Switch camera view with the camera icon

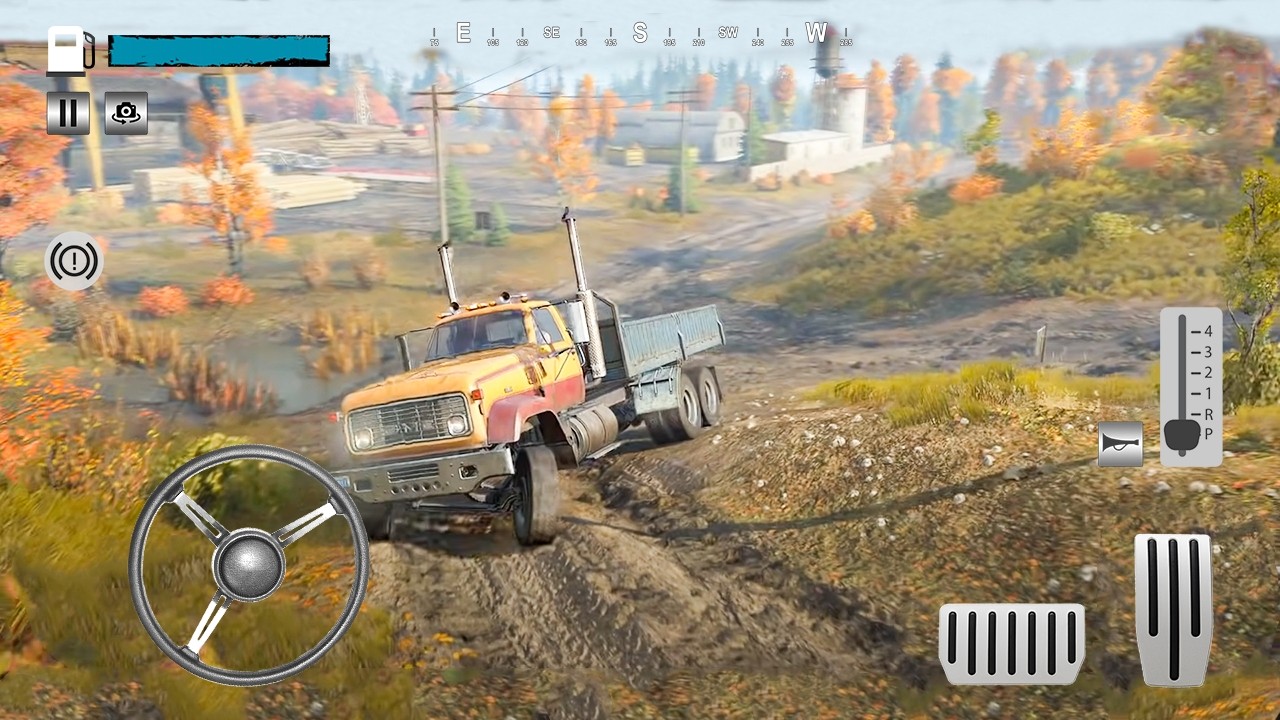pyautogui.click(x=126, y=113)
